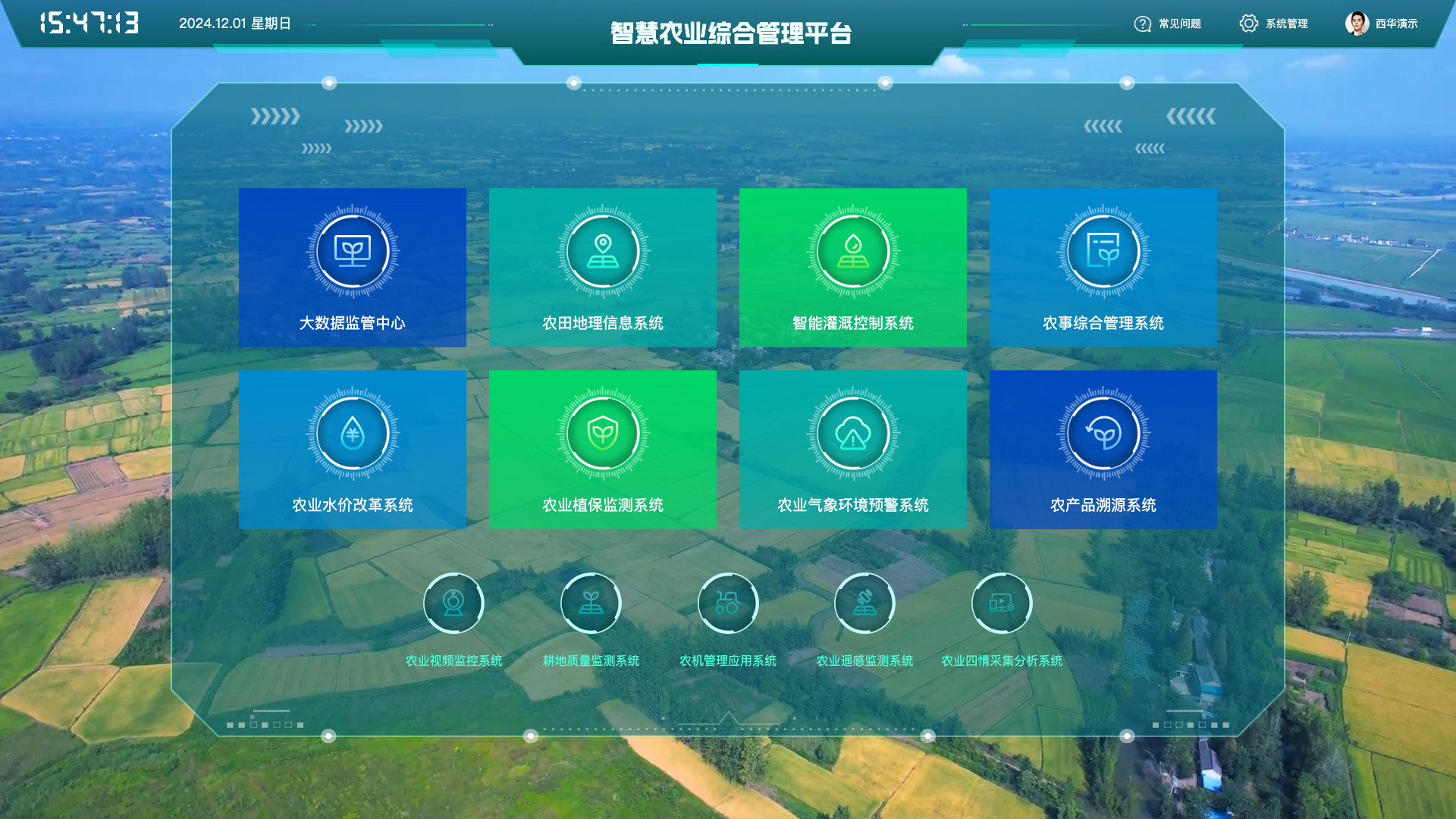Select the 农业视频监控系统 camera icon
The height and width of the screenshot is (819, 1456).
point(453,603)
